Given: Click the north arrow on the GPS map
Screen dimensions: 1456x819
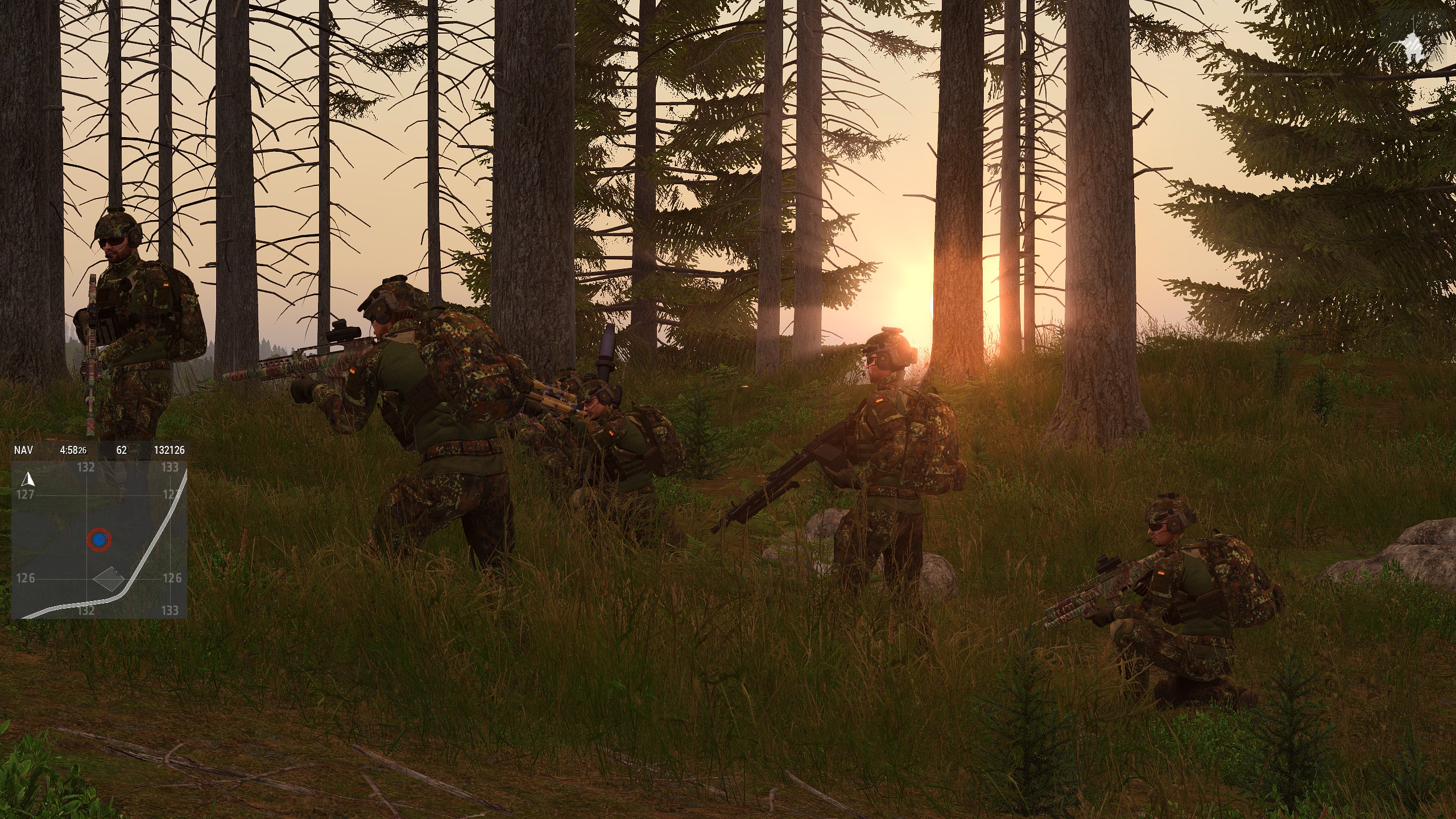Looking at the screenshot, I should click(x=27, y=479).
